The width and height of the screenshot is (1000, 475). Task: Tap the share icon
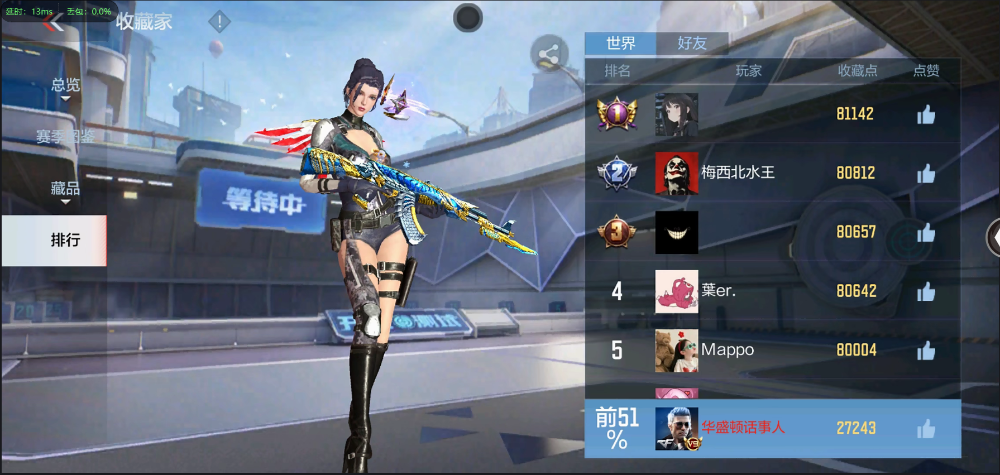[x=549, y=55]
